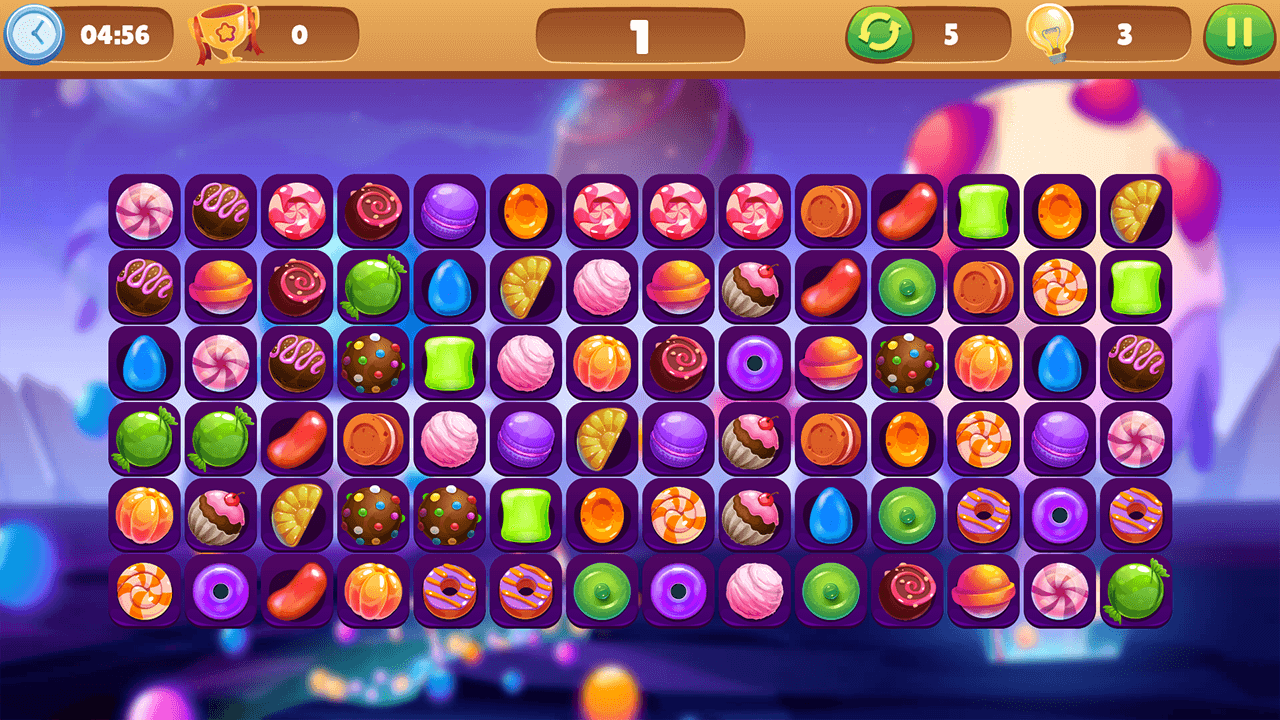
Task: Select the pink cotton candy tile
Action: (600, 288)
